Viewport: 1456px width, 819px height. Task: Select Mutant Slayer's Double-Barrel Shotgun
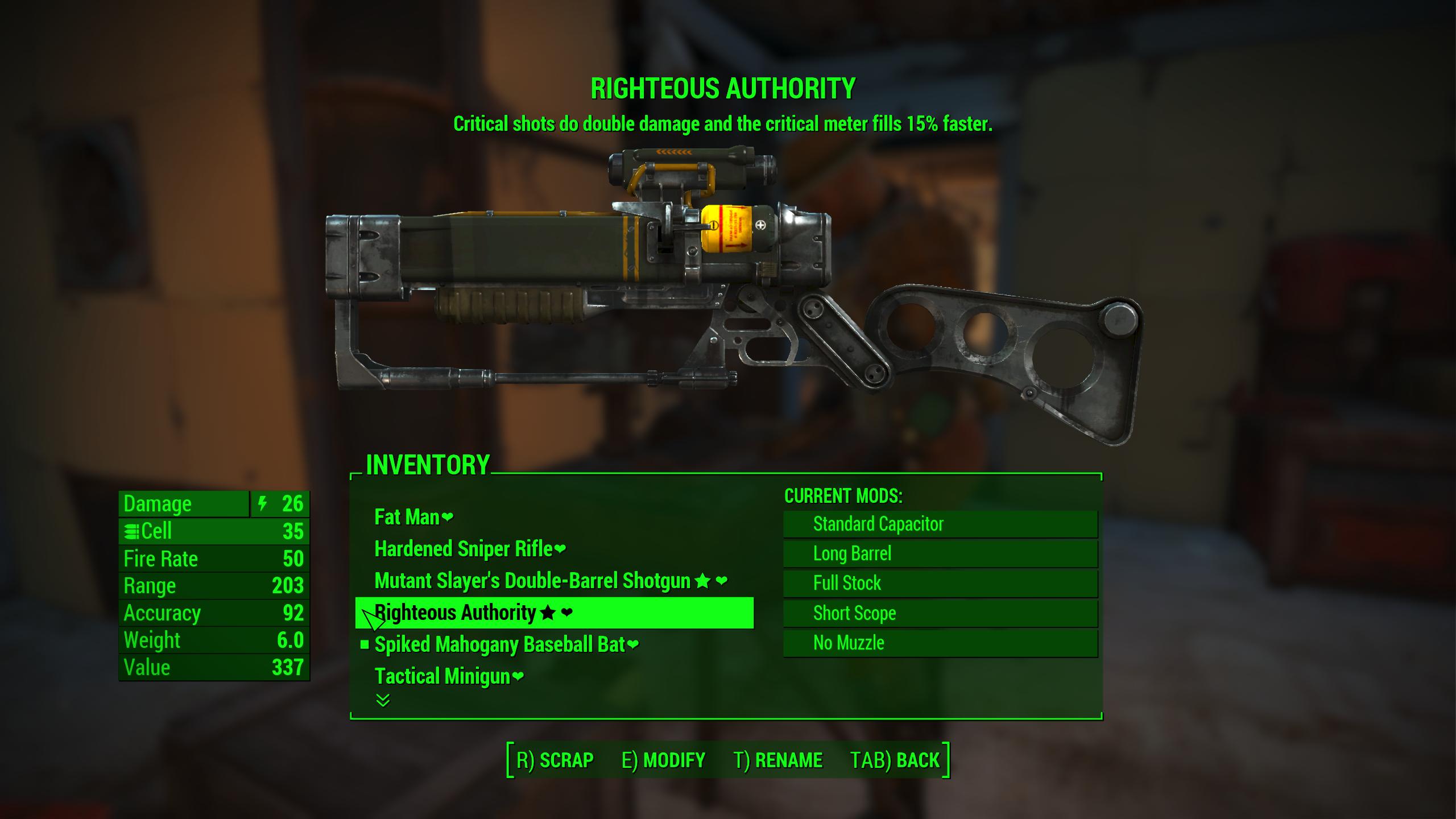[x=532, y=581]
